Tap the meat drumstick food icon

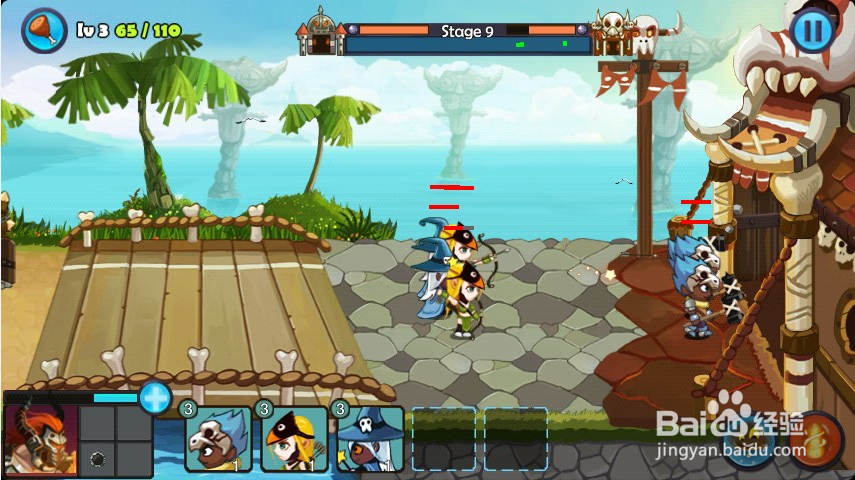44,29
